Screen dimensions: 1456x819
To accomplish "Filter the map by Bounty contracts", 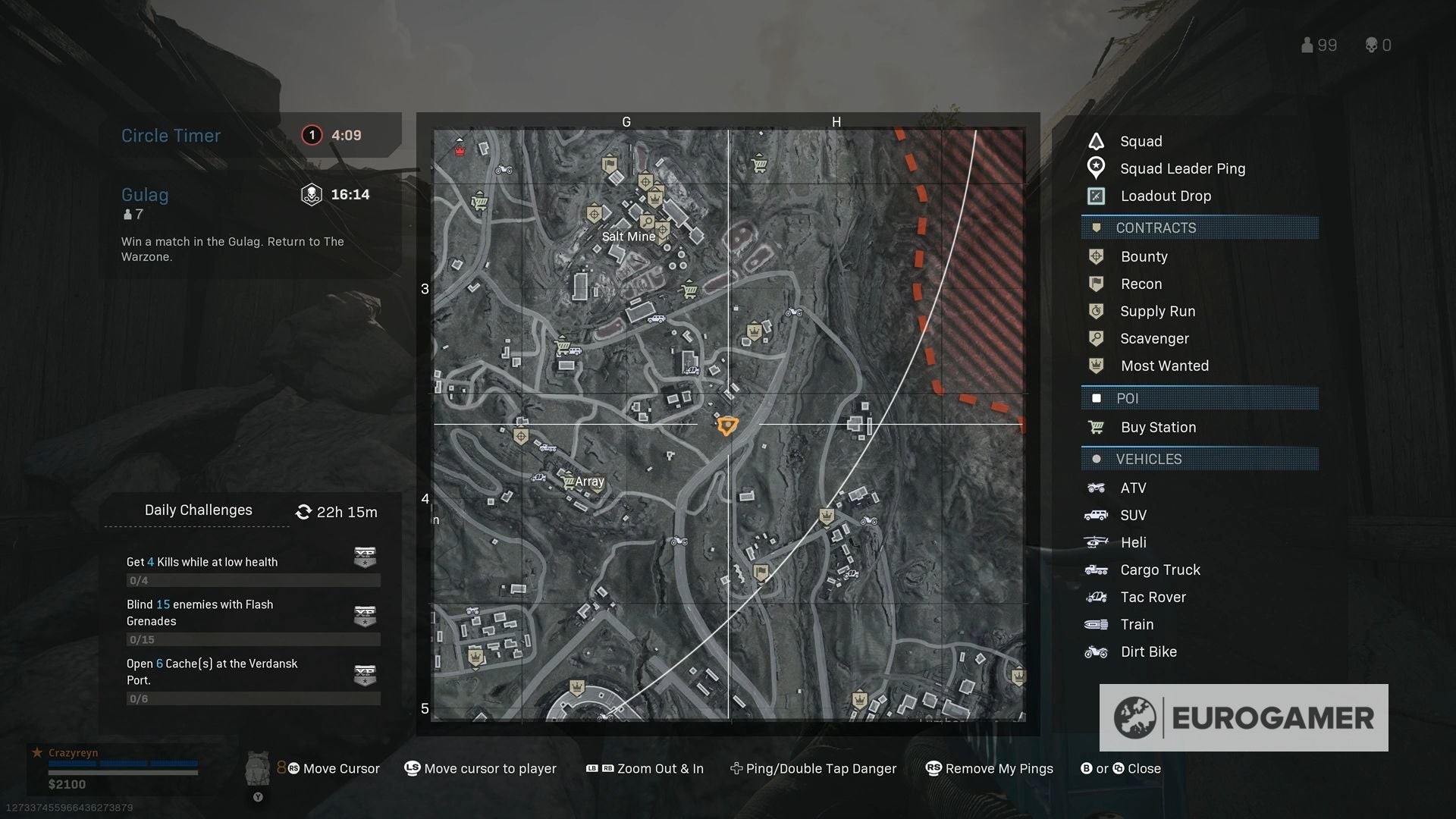I will point(1144,257).
